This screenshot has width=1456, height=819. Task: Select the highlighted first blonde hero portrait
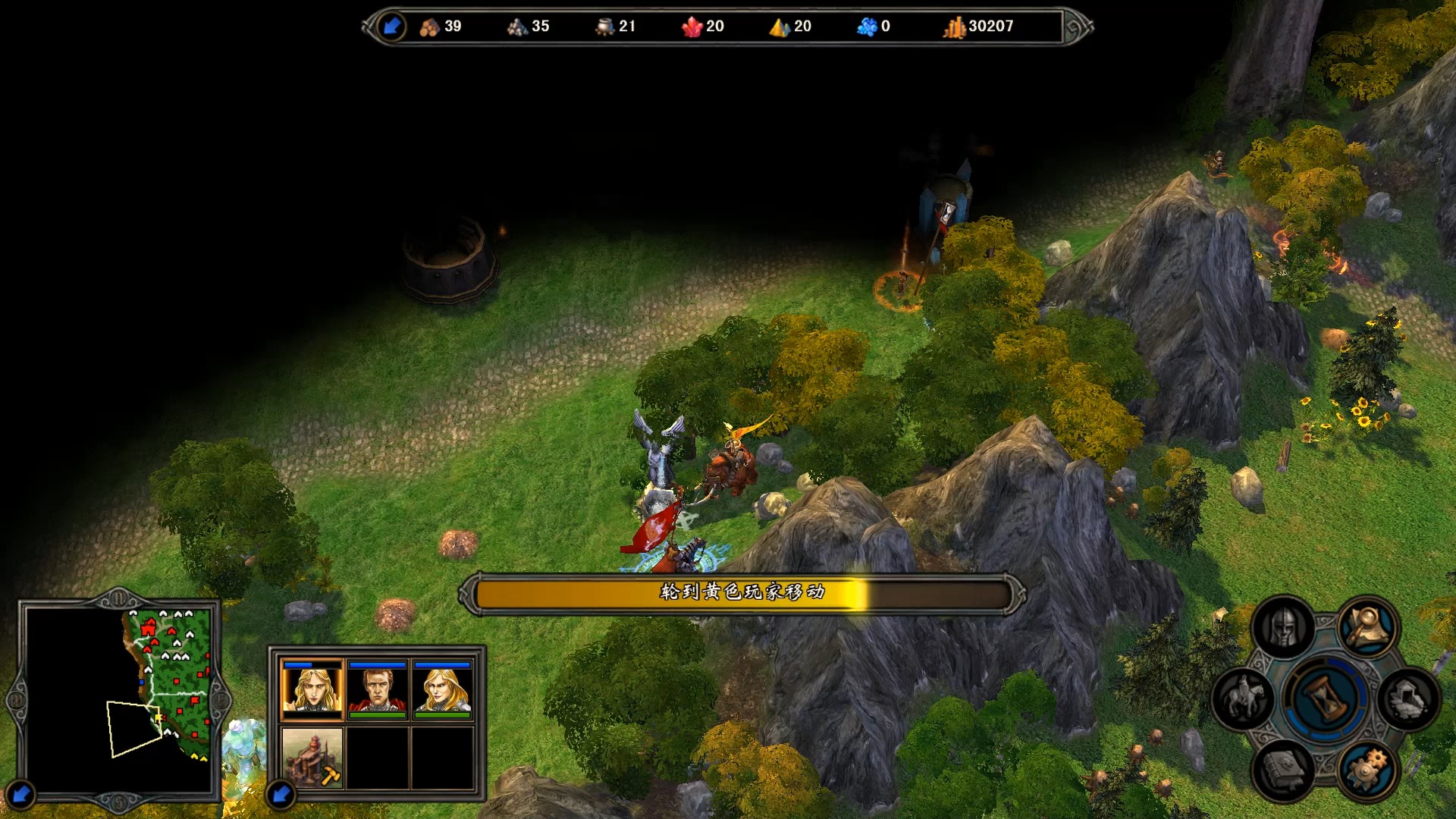[x=312, y=689]
